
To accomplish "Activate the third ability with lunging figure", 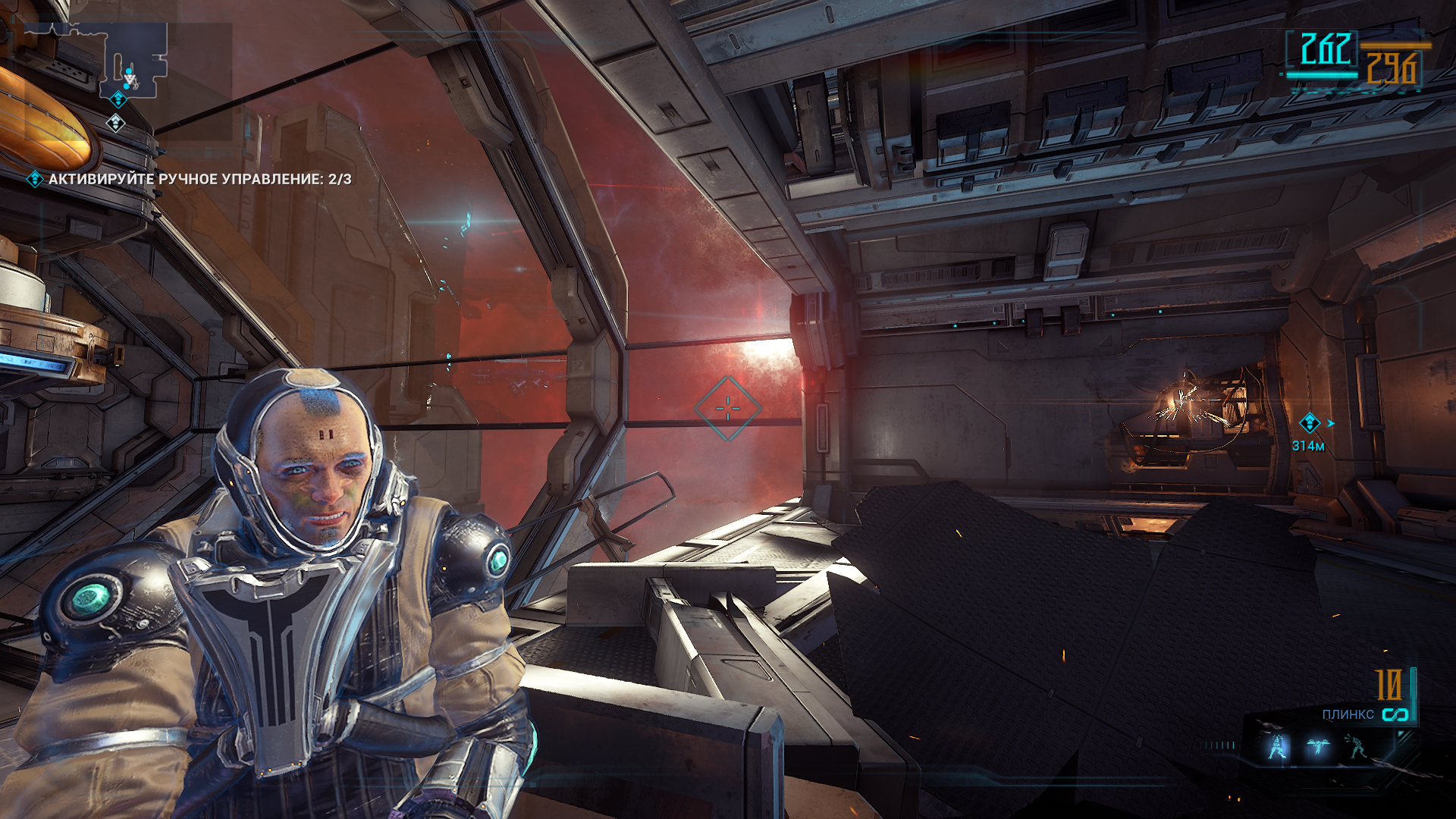I will tap(1357, 745).
